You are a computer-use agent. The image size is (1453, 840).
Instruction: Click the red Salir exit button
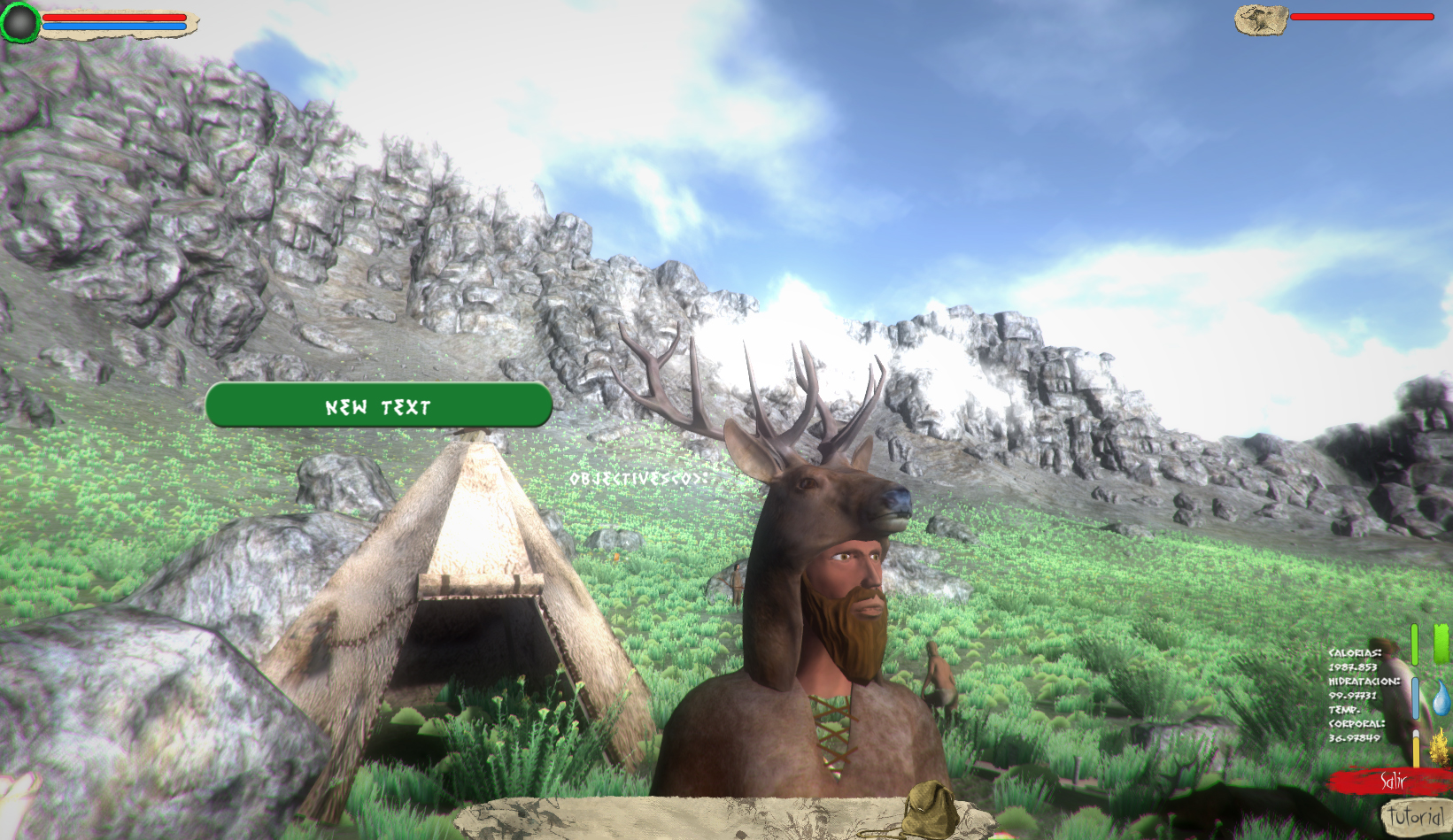(1394, 782)
